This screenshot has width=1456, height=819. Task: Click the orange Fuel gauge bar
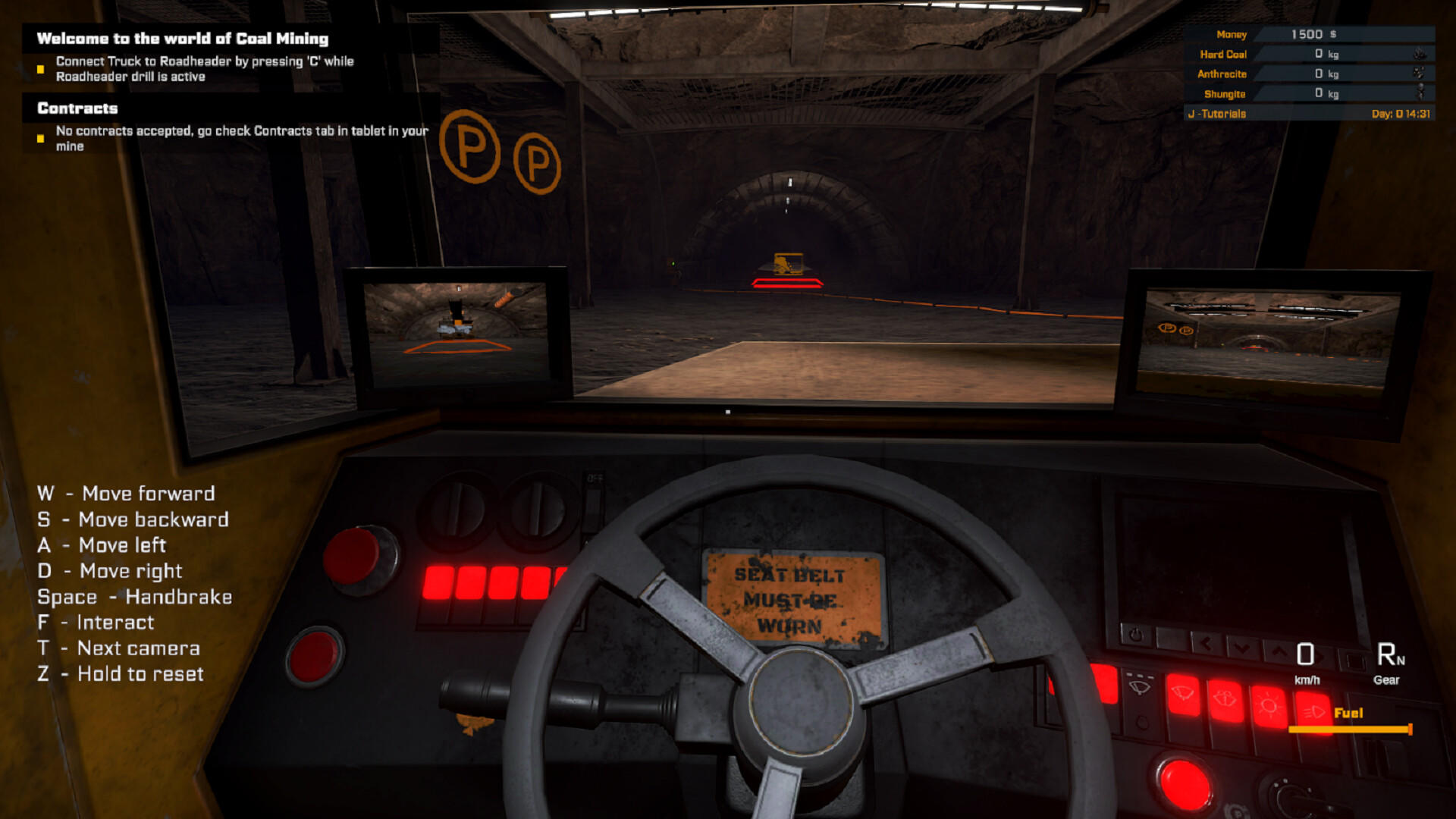pyautogui.click(x=1350, y=730)
